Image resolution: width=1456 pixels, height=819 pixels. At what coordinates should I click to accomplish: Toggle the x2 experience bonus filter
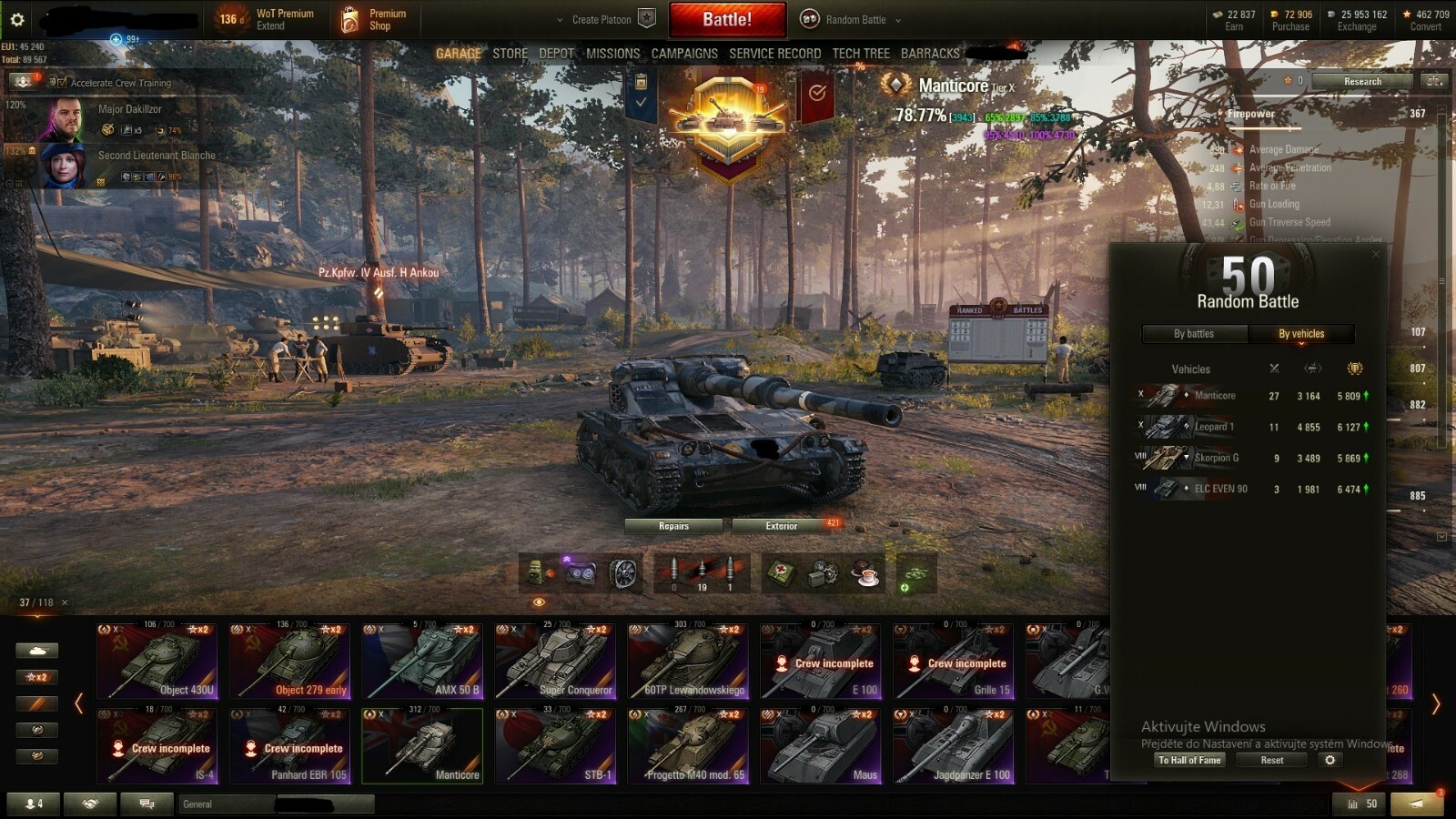pos(36,677)
